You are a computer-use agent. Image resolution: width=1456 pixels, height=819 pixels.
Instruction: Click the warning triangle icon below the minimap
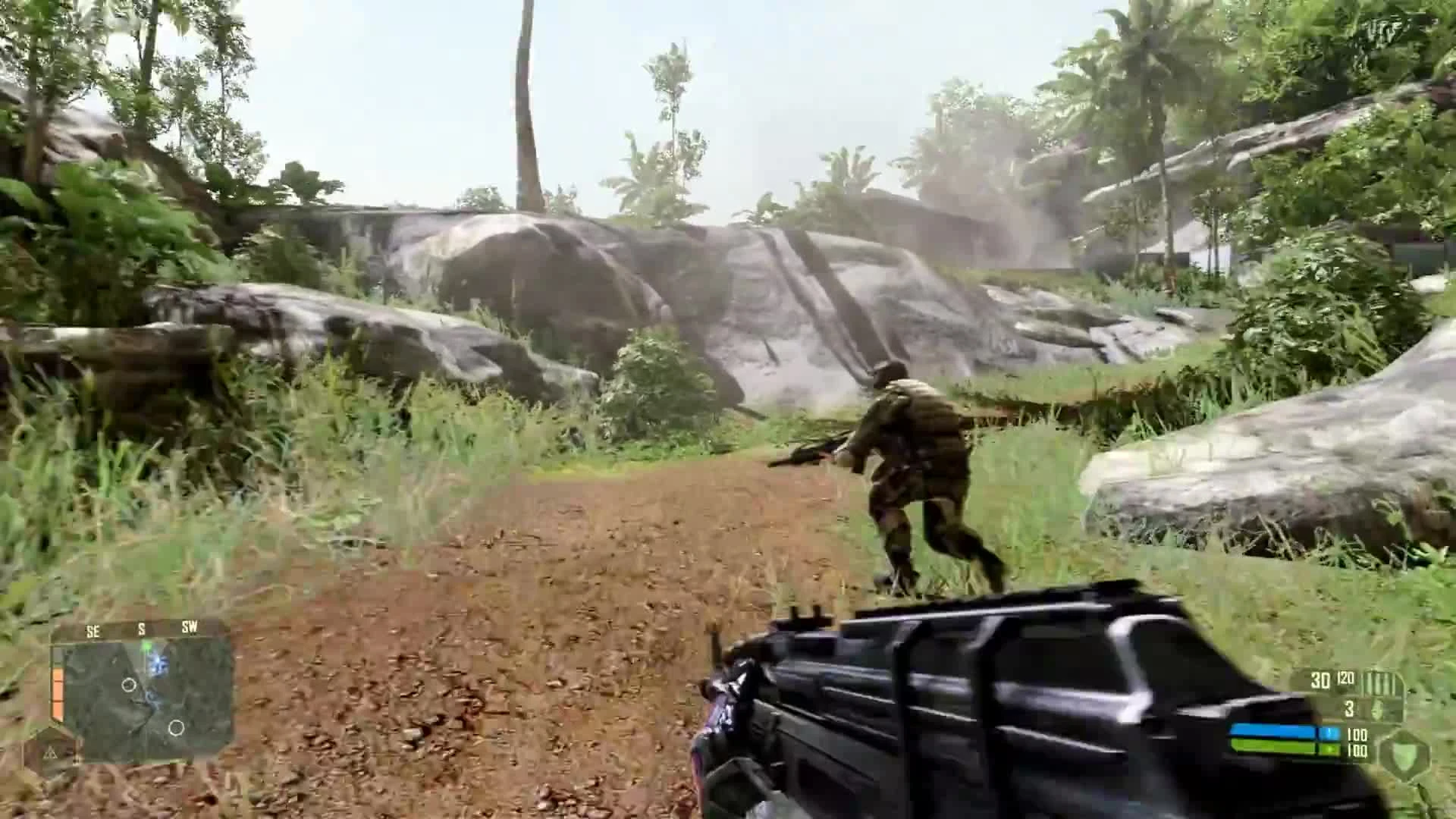click(51, 752)
